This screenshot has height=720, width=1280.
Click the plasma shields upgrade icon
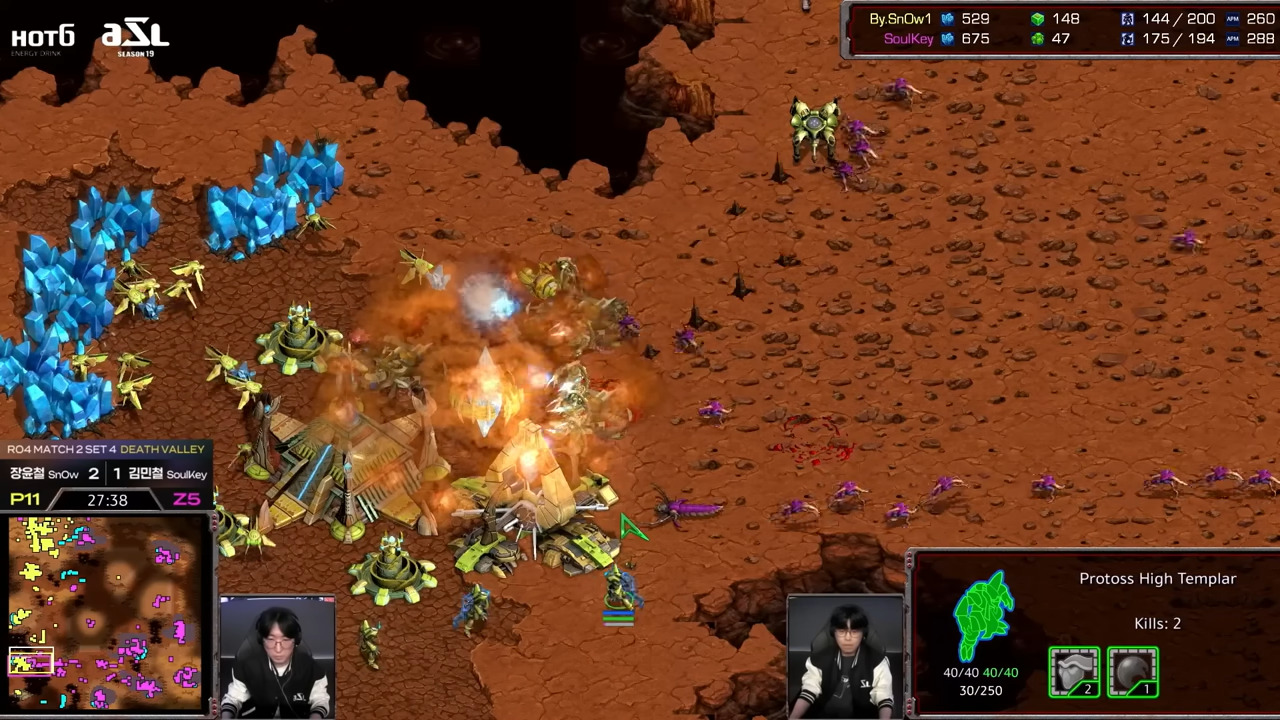[1132, 671]
